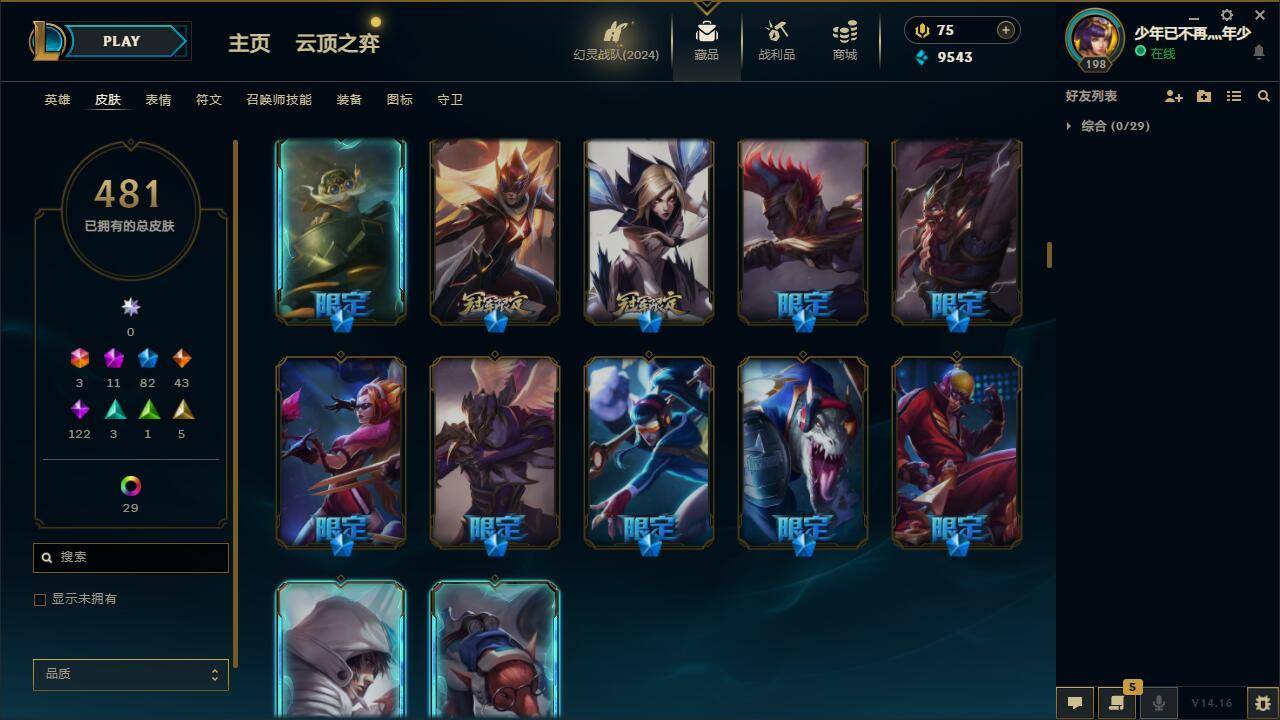Switch to the 表情 tab
The height and width of the screenshot is (720, 1280).
[158, 99]
